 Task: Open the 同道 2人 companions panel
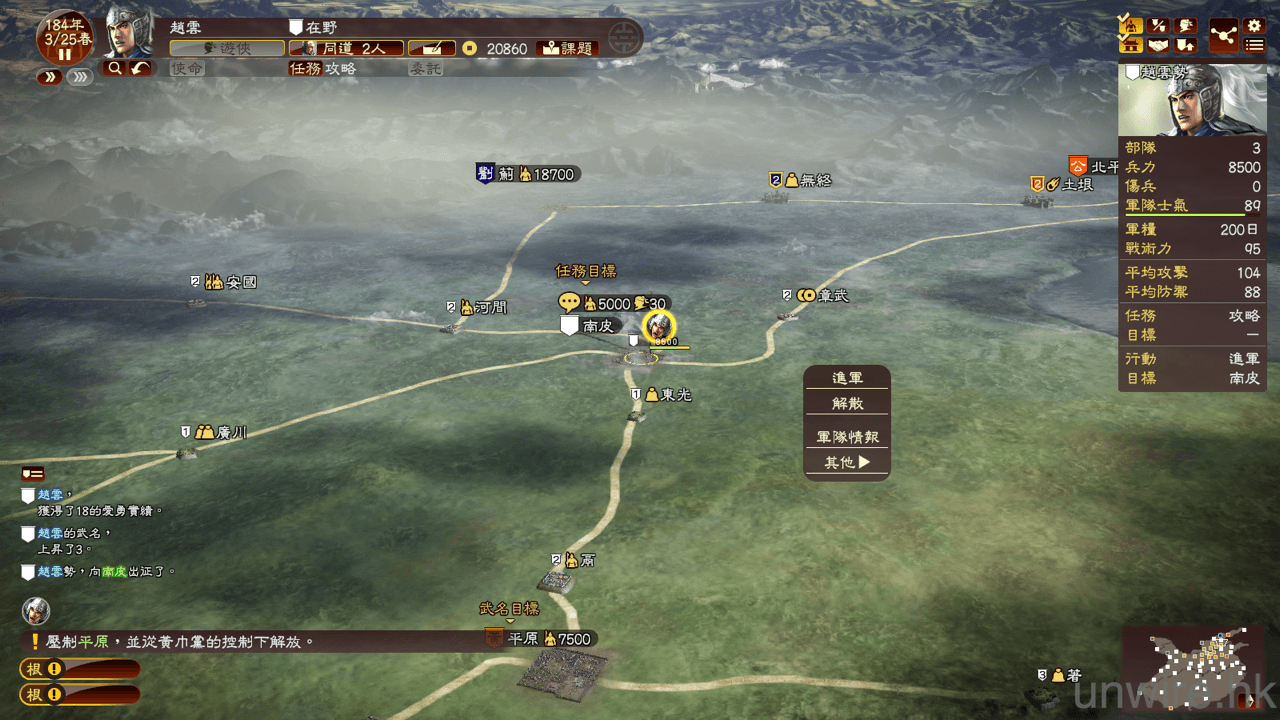(x=346, y=48)
